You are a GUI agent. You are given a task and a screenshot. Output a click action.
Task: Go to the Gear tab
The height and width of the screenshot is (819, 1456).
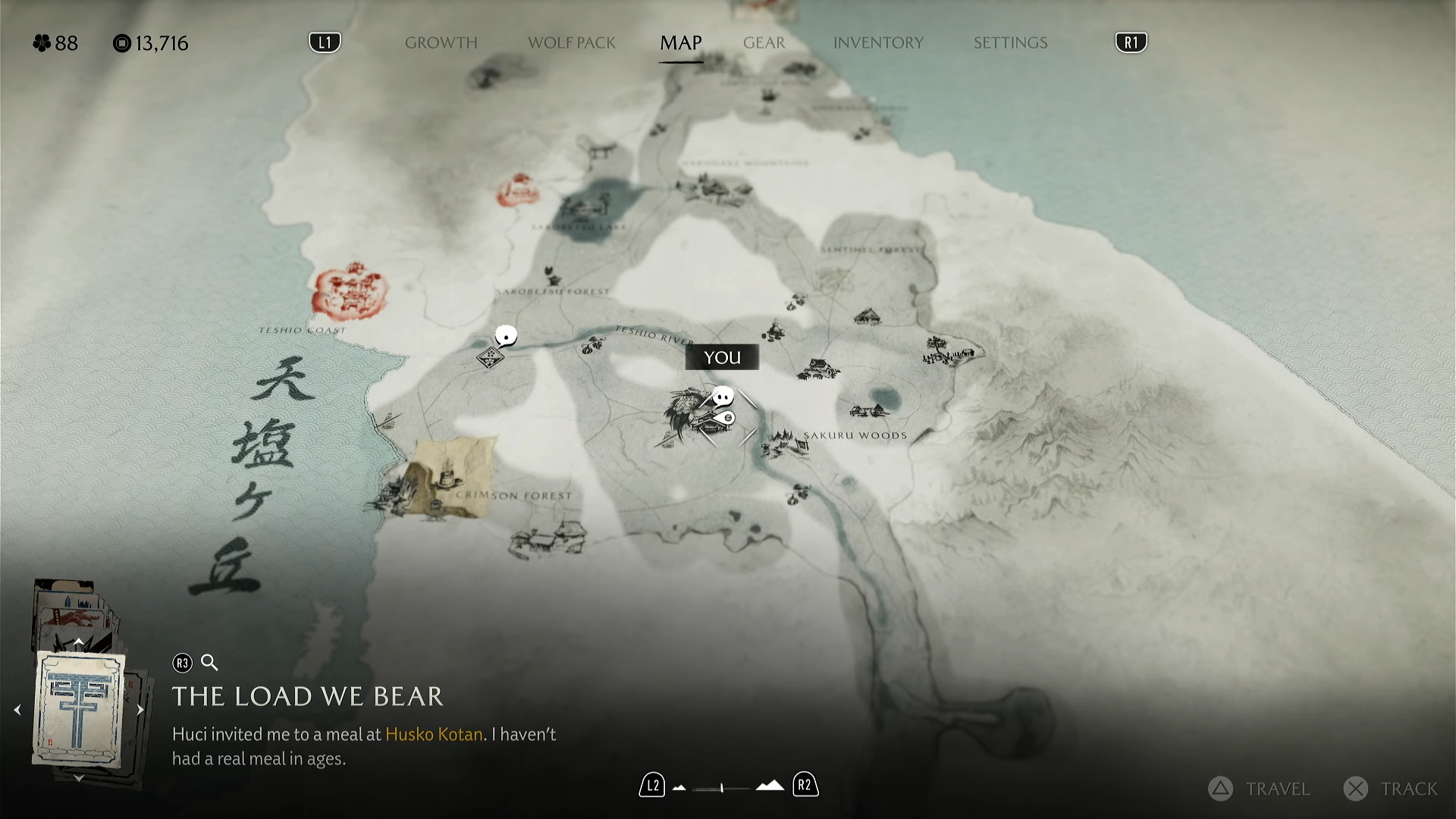pyautogui.click(x=764, y=43)
